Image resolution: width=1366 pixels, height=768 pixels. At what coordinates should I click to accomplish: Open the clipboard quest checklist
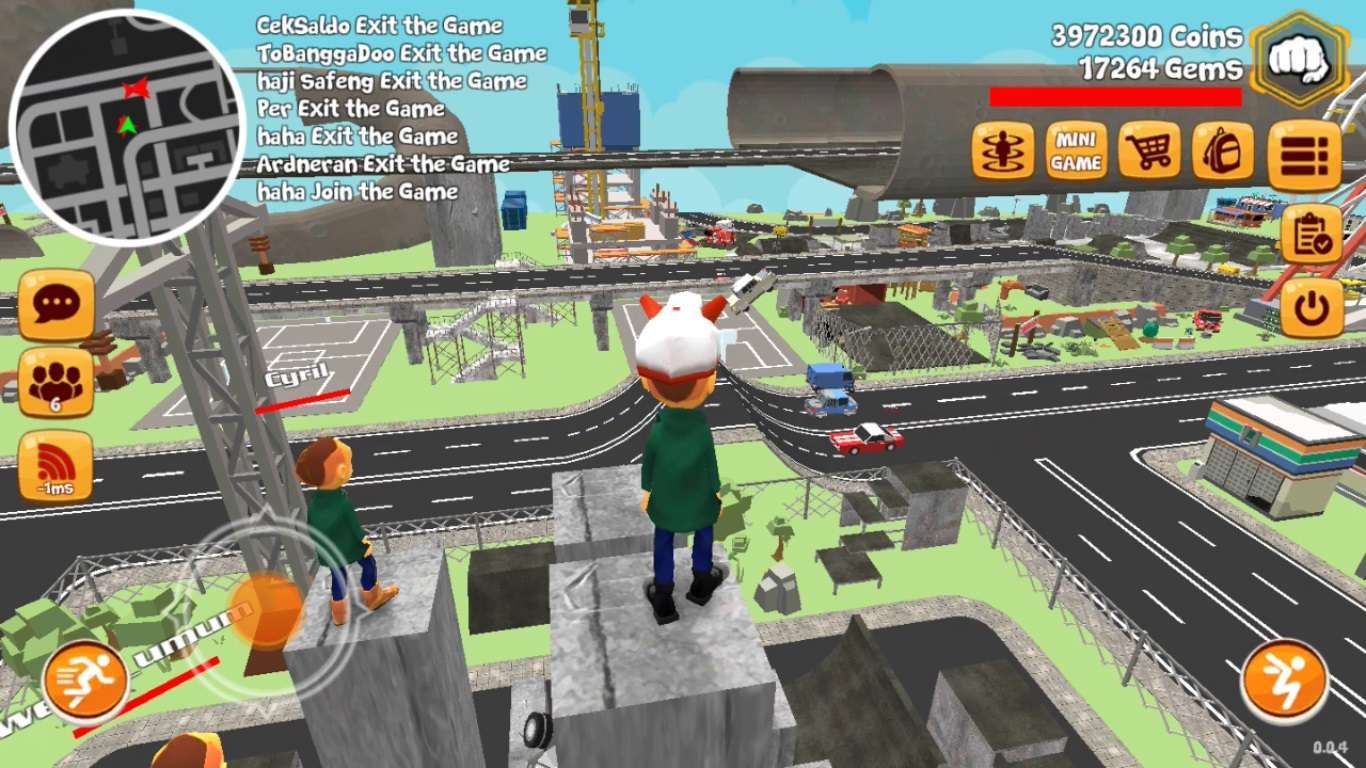point(1310,235)
